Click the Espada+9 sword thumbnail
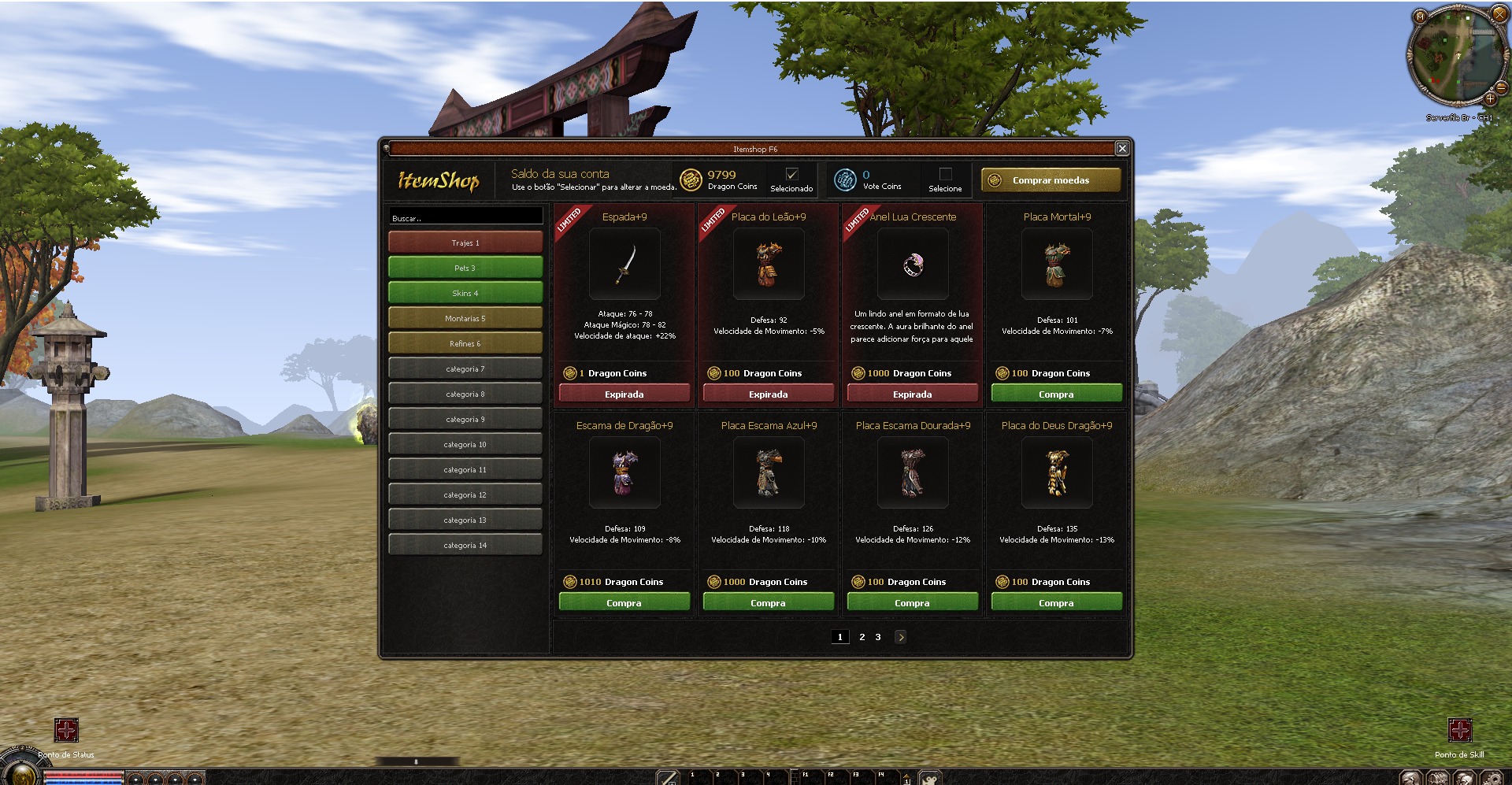This screenshot has width=1512, height=785. (623, 265)
